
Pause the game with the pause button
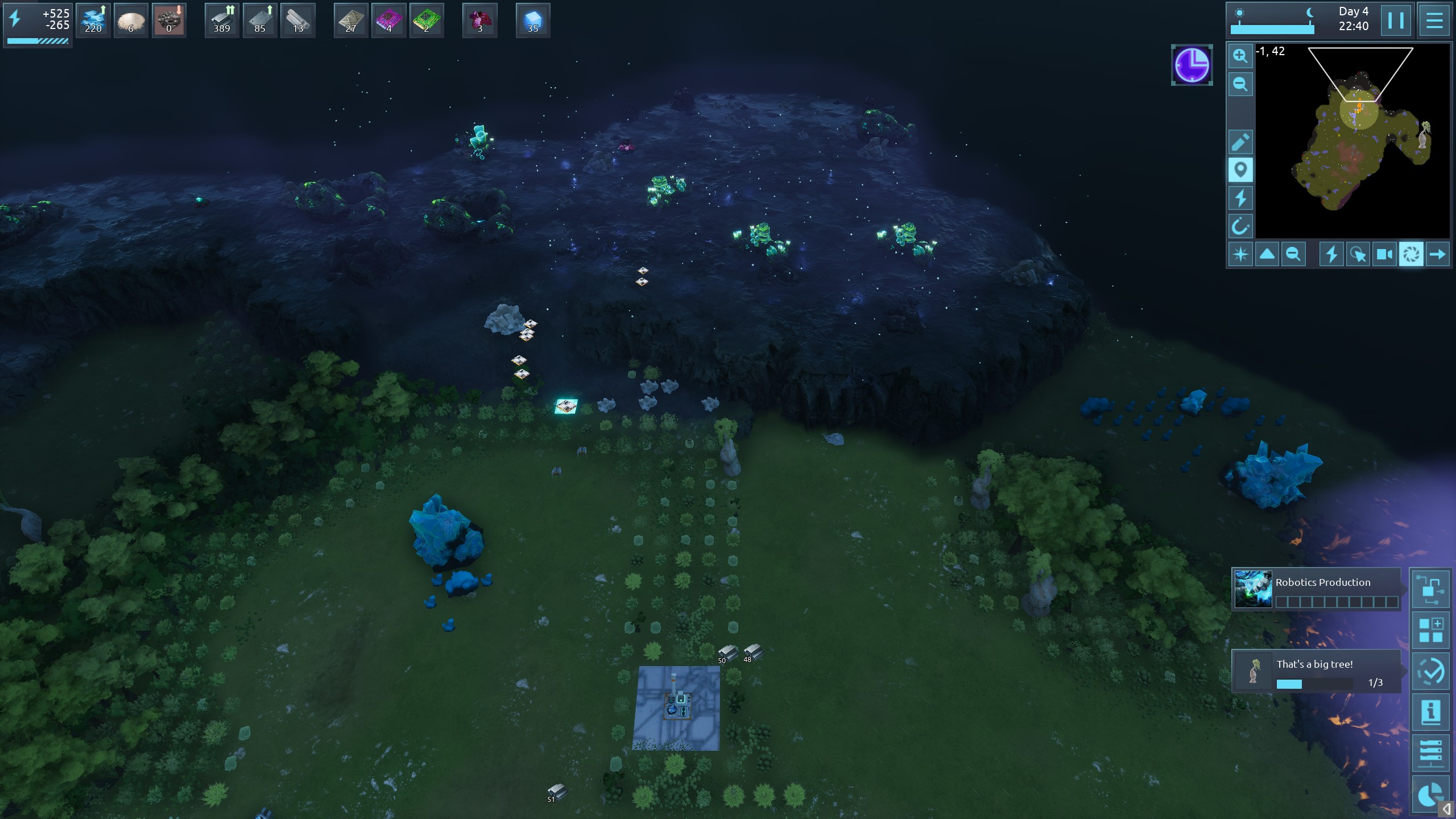(x=1396, y=20)
